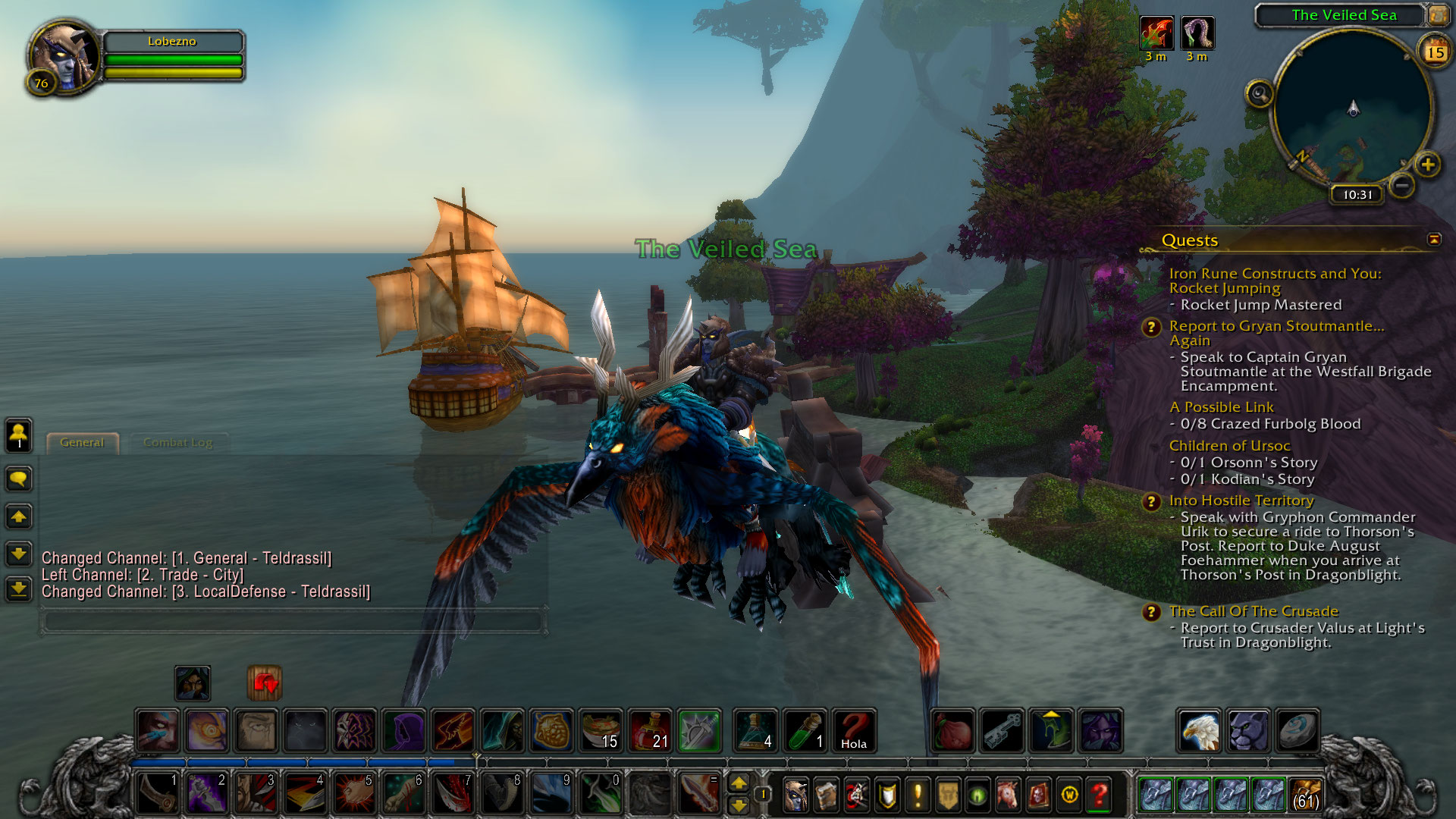This screenshot has height=819, width=1456.
Task: Open the Into Hostile Territory quest entry
Action: [1241, 500]
